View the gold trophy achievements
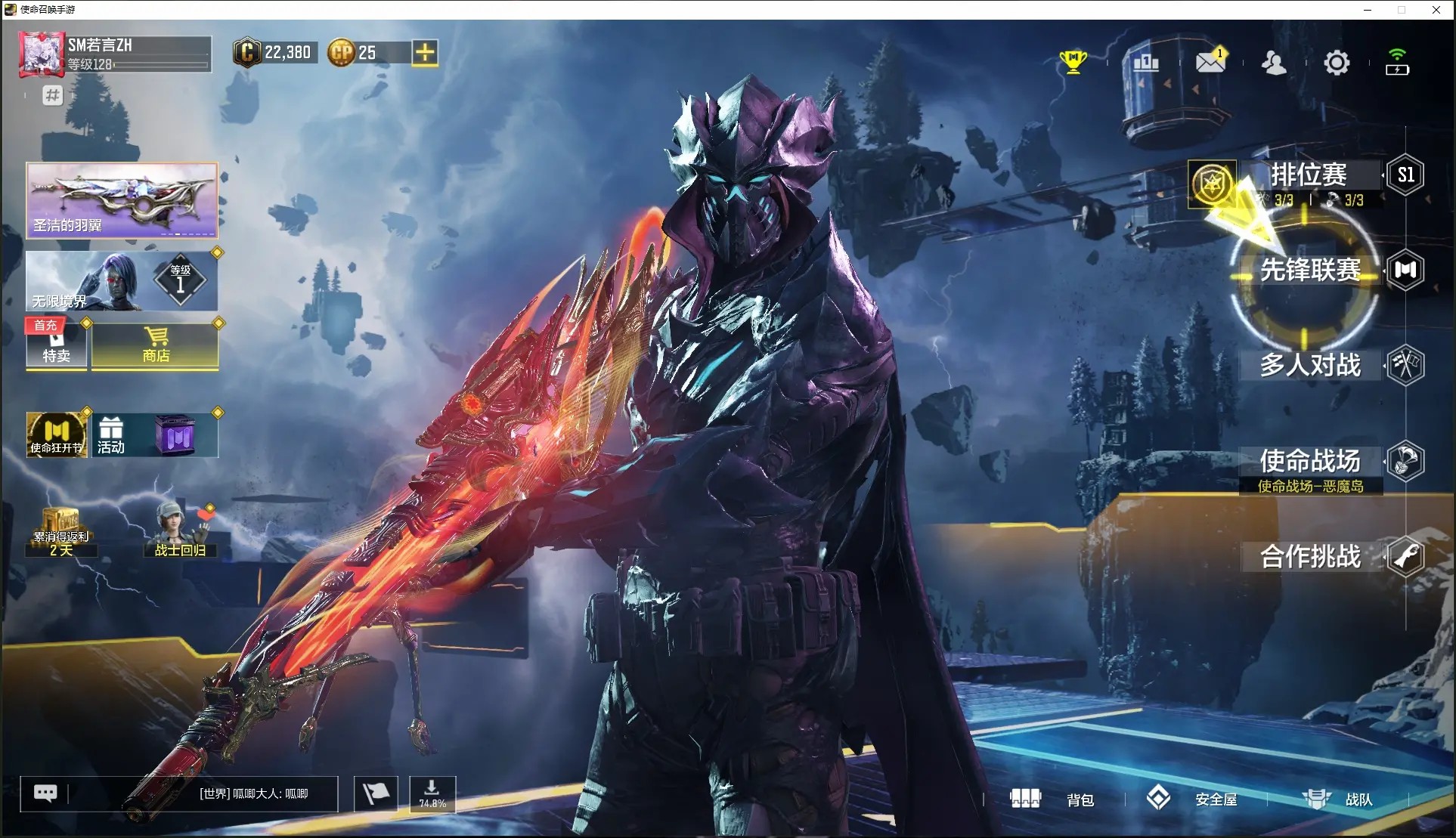Screen dimensions: 1456x838 1073,62
